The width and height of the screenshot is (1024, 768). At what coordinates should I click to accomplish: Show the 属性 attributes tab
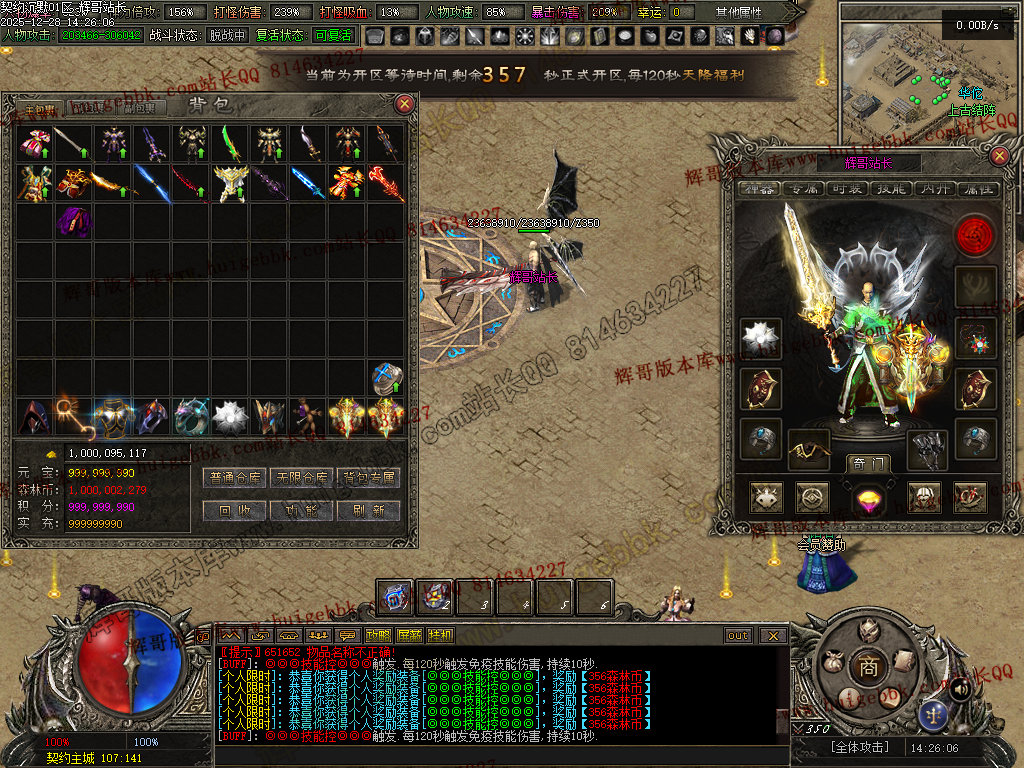coord(976,189)
